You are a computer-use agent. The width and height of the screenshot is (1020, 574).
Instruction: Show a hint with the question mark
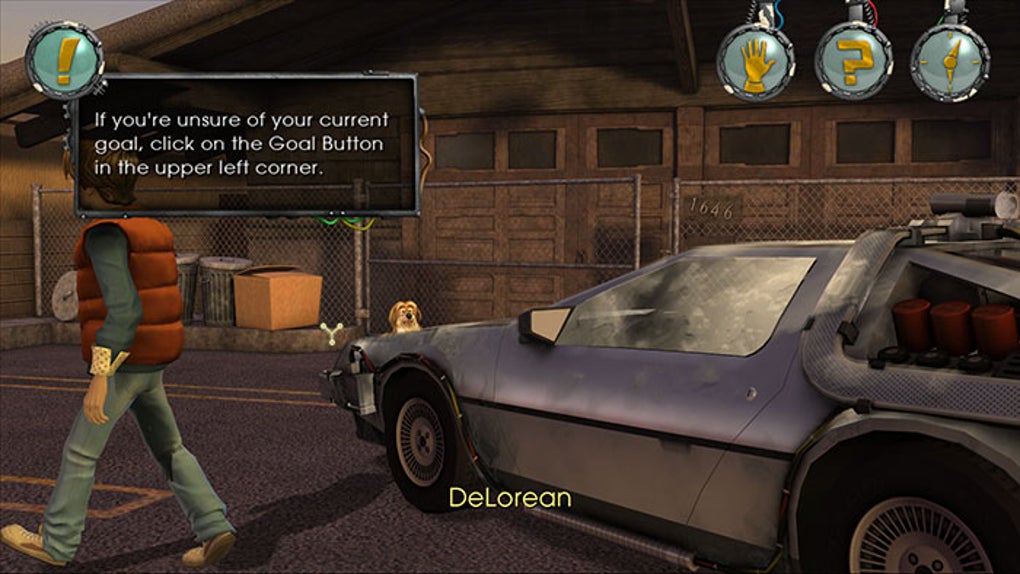(x=853, y=61)
